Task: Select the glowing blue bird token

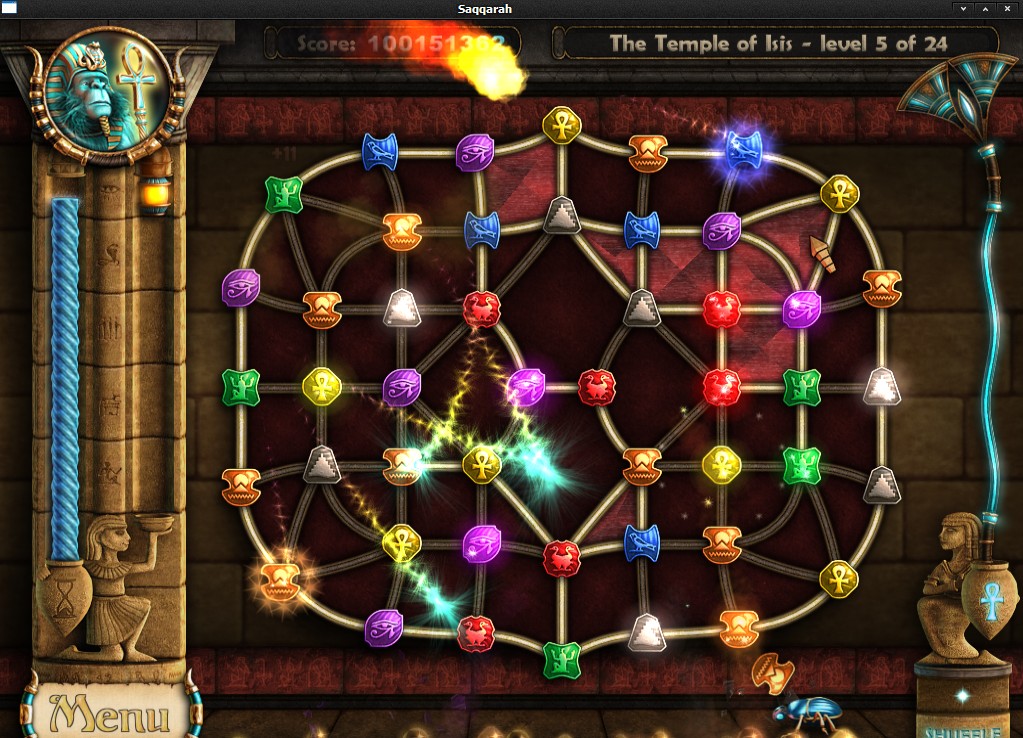Action: pyautogui.click(x=743, y=148)
